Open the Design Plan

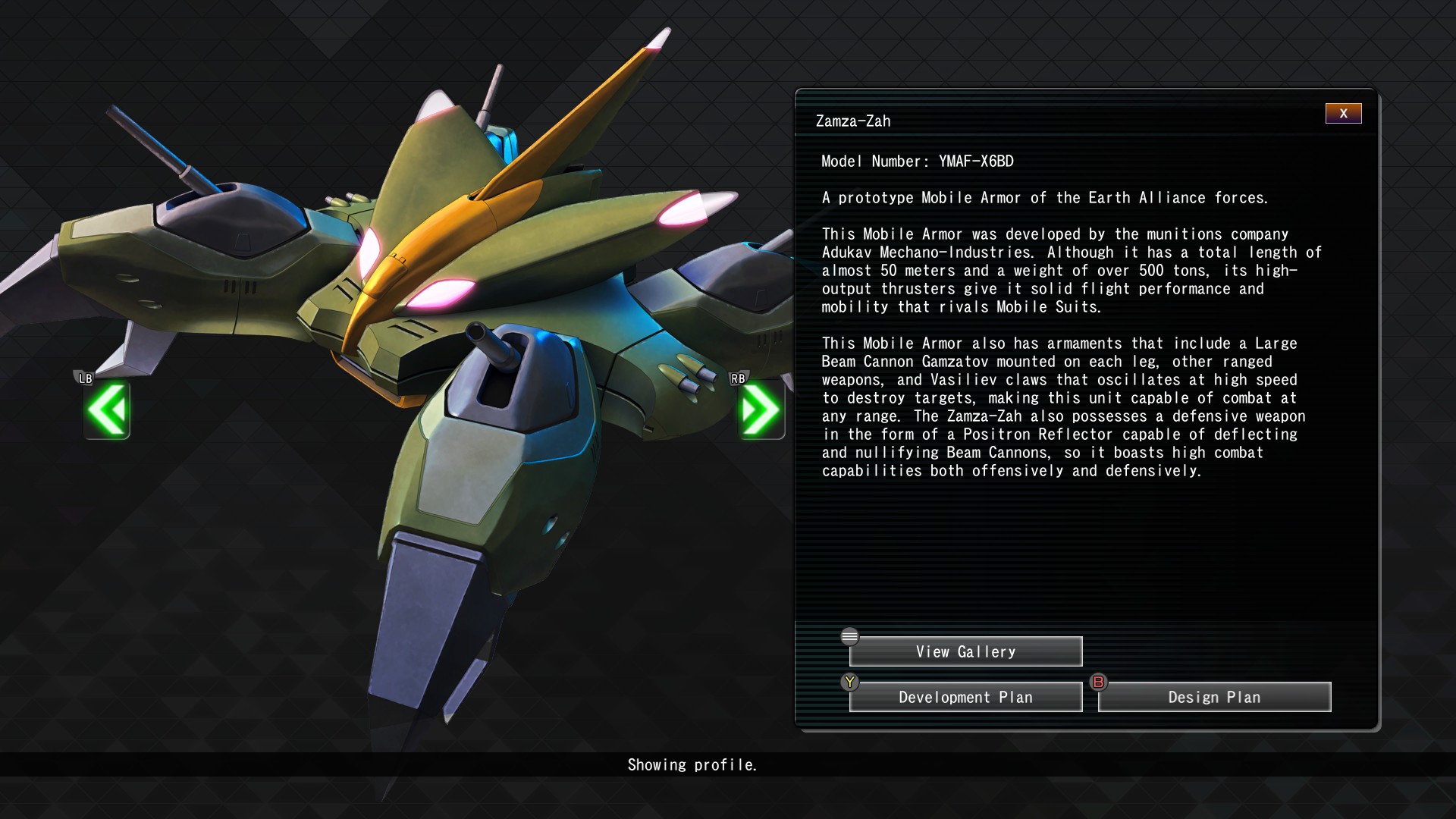[x=1214, y=697]
